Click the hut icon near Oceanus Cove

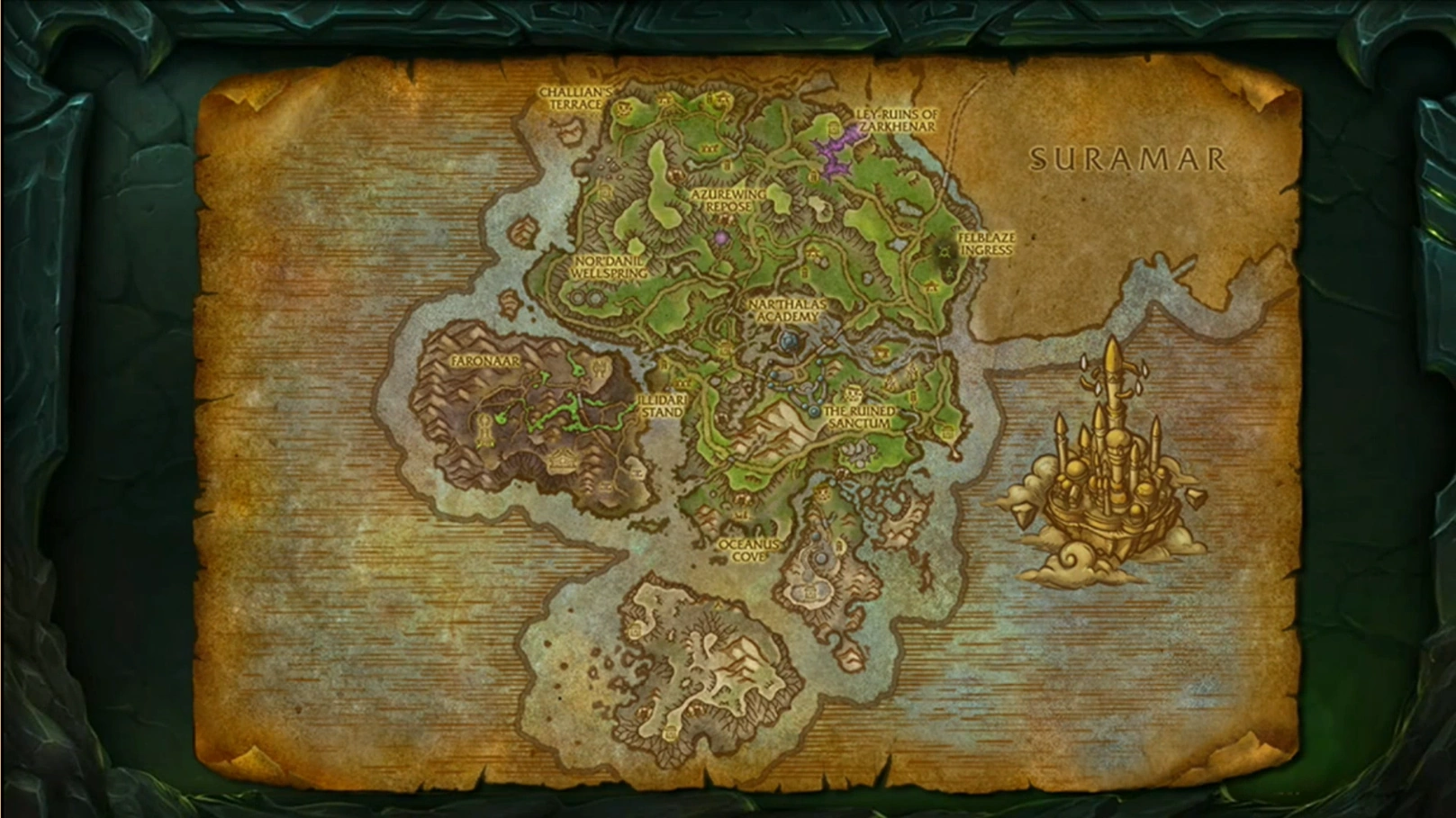point(740,513)
